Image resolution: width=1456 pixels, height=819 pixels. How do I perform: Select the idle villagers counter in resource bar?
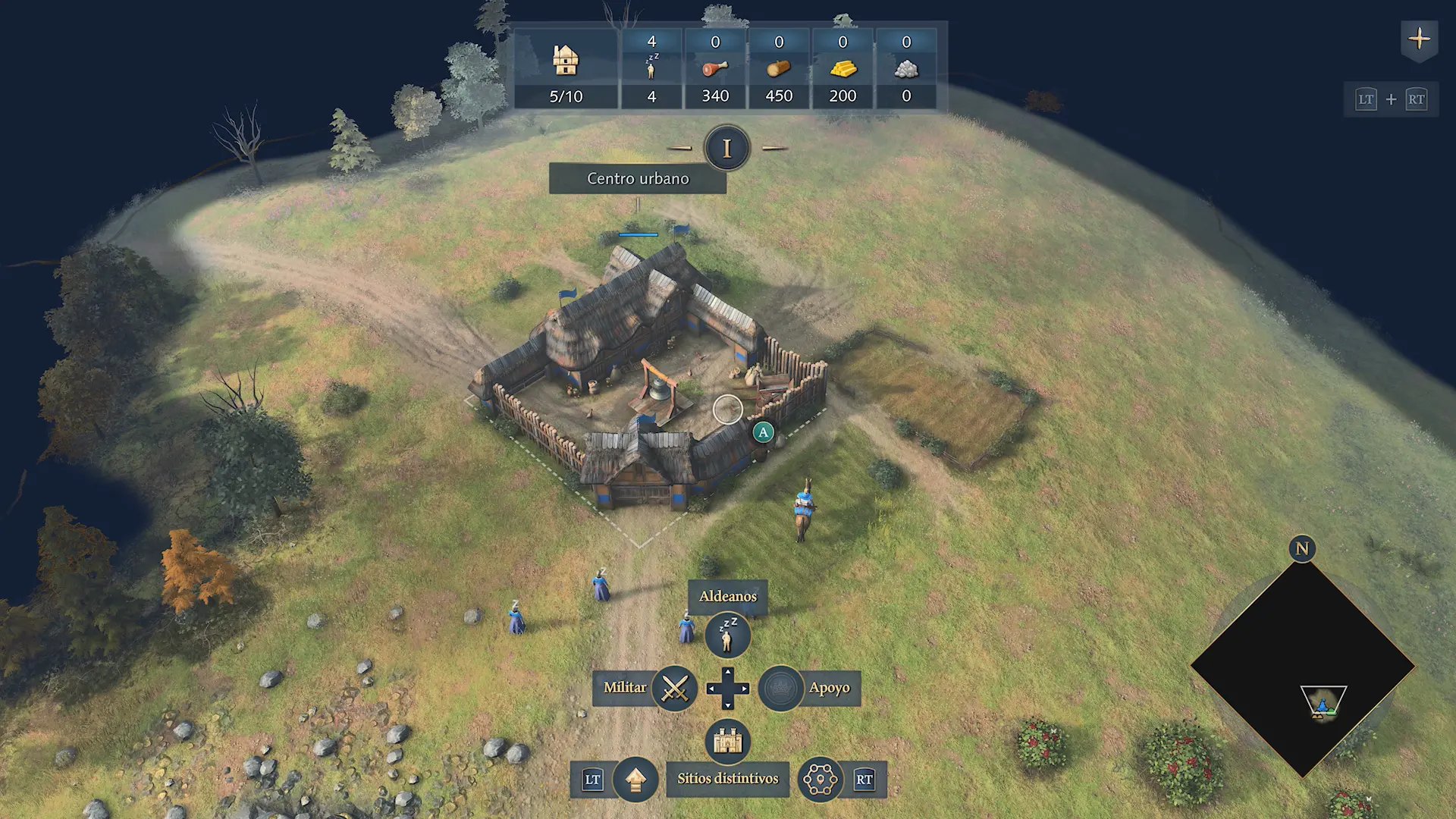coord(651,69)
